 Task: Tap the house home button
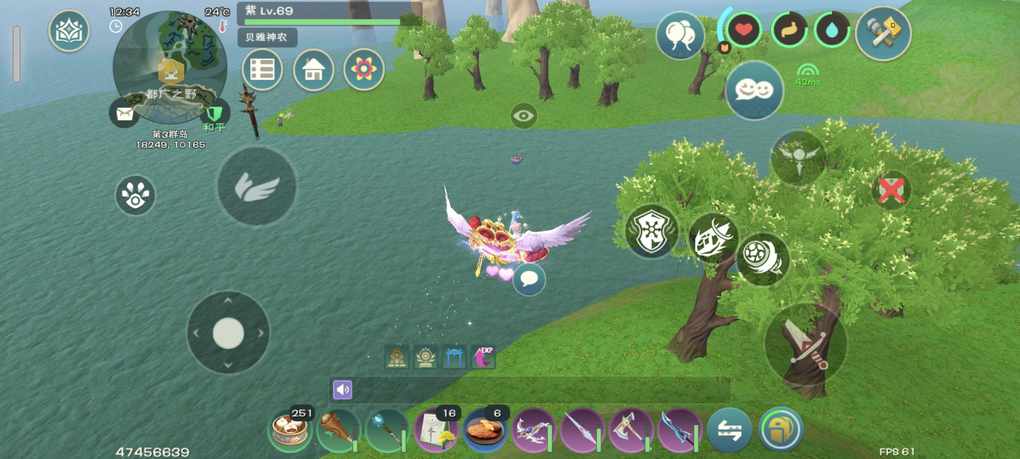pos(313,70)
